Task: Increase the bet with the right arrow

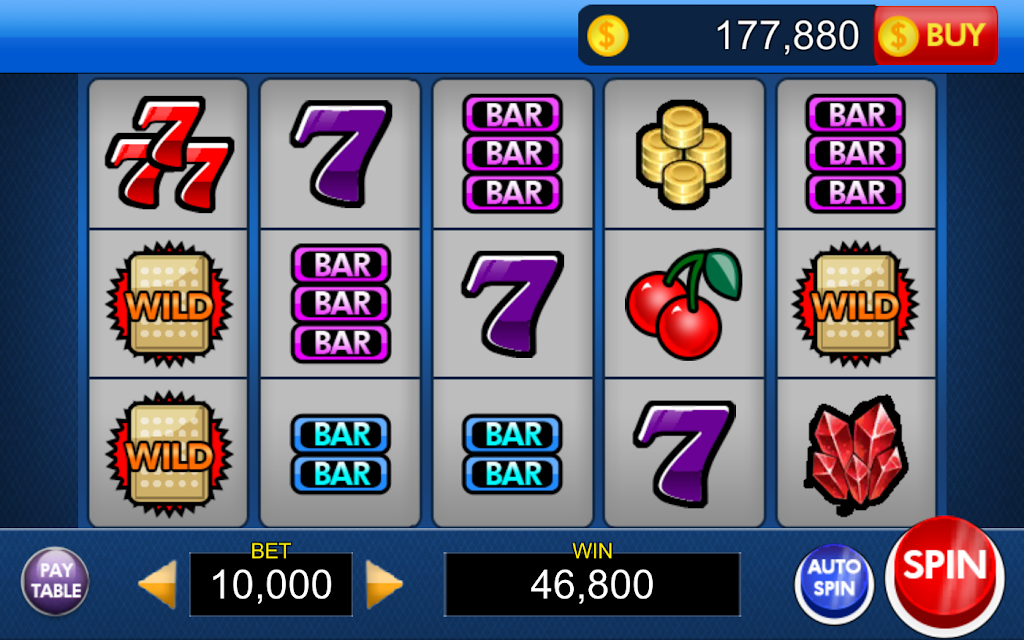Action: pyautogui.click(x=383, y=583)
